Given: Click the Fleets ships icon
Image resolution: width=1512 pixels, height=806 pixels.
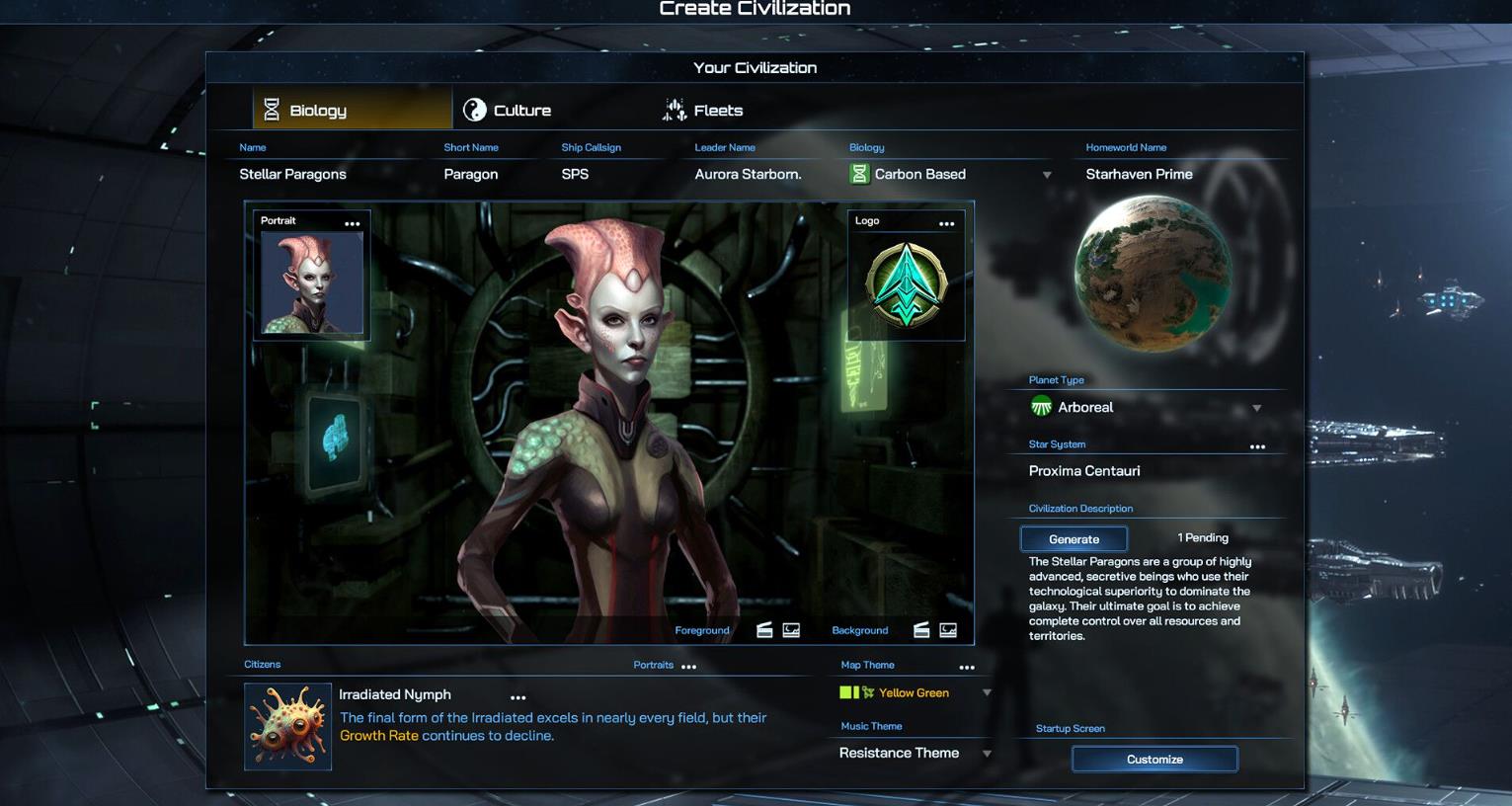Looking at the screenshot, I should coord(674,110).
